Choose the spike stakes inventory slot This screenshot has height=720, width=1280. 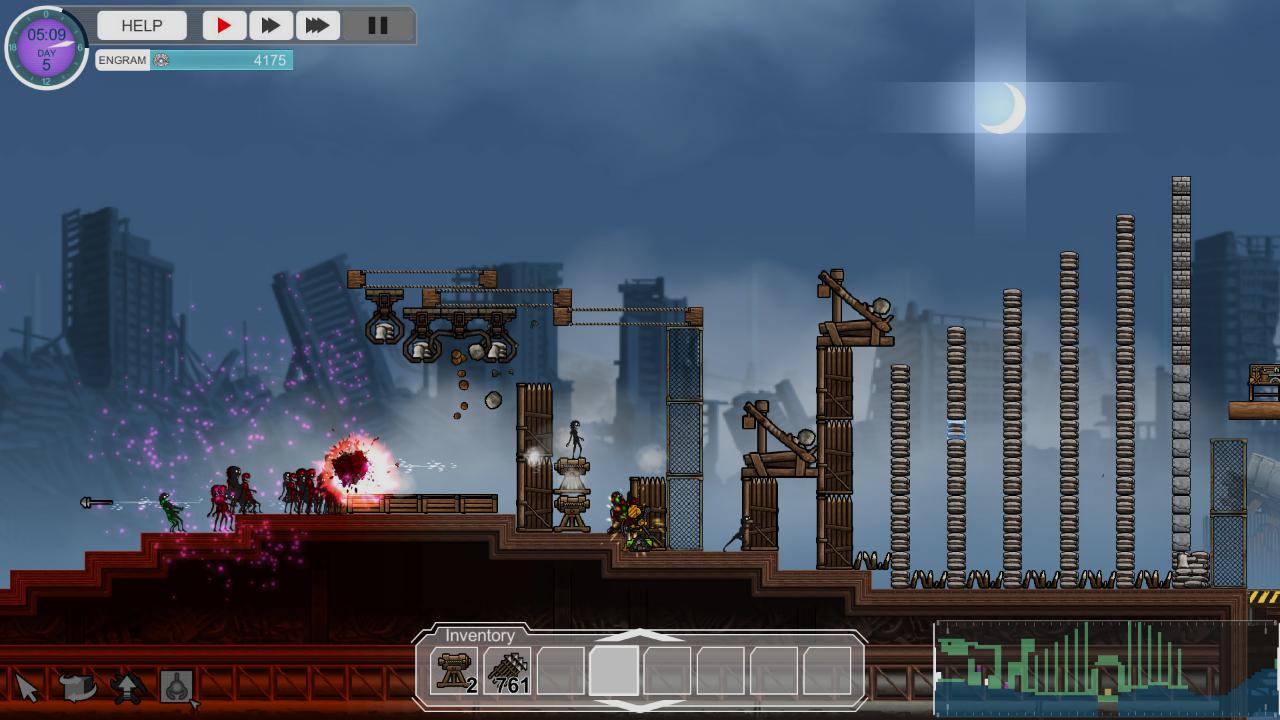coord(508,670)
